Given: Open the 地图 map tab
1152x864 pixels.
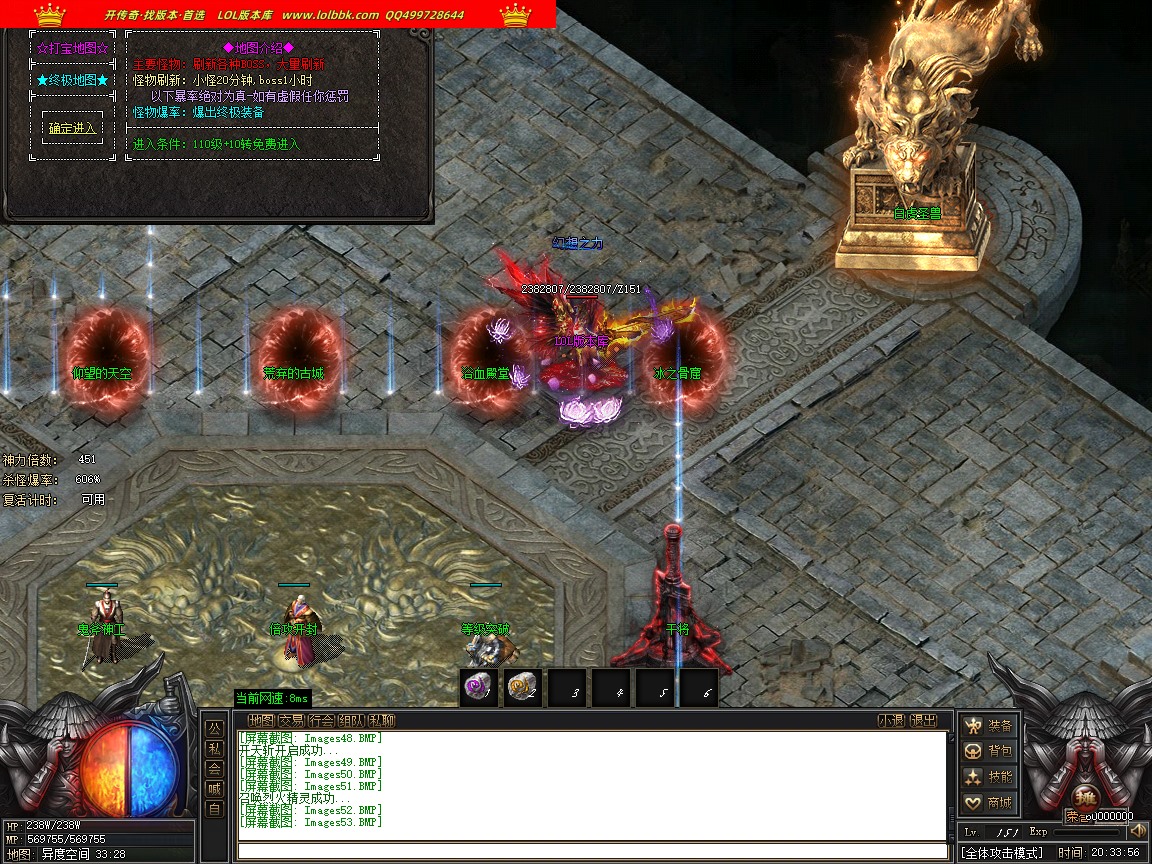Looking at the screenshot, I should pos(261,720).
